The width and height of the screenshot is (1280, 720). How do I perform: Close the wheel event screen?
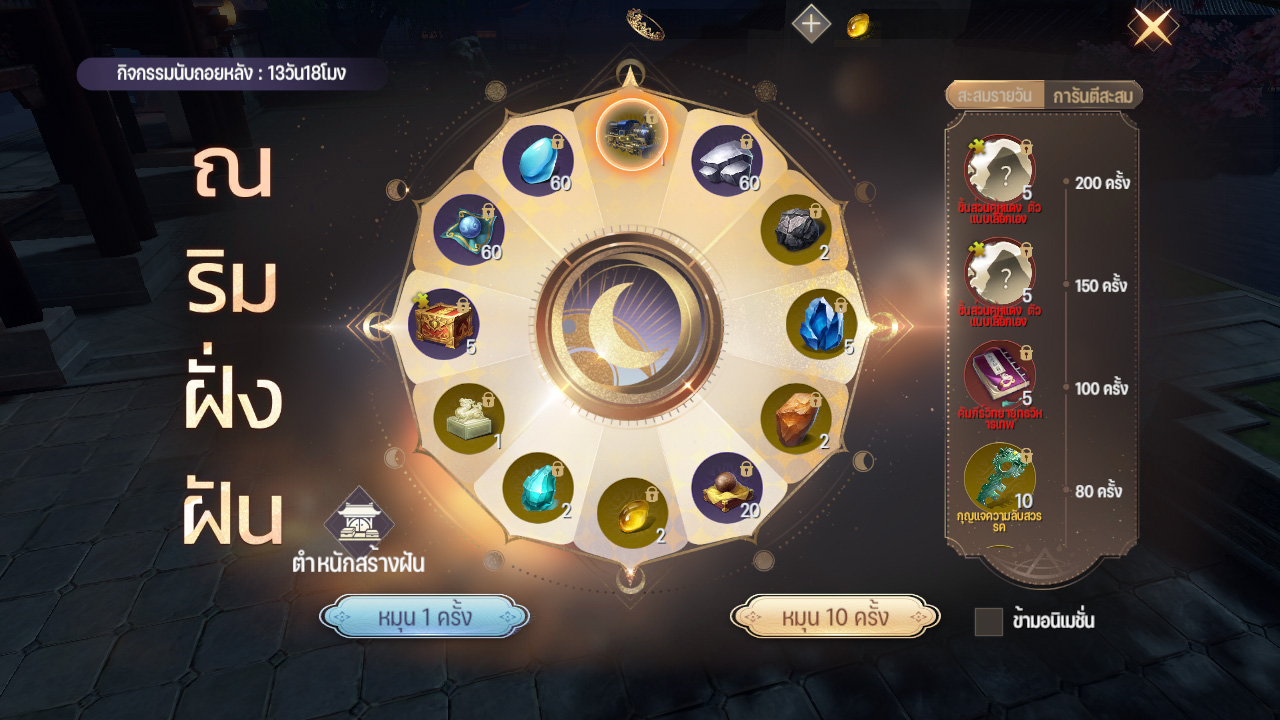click(x=1151, y=28)
